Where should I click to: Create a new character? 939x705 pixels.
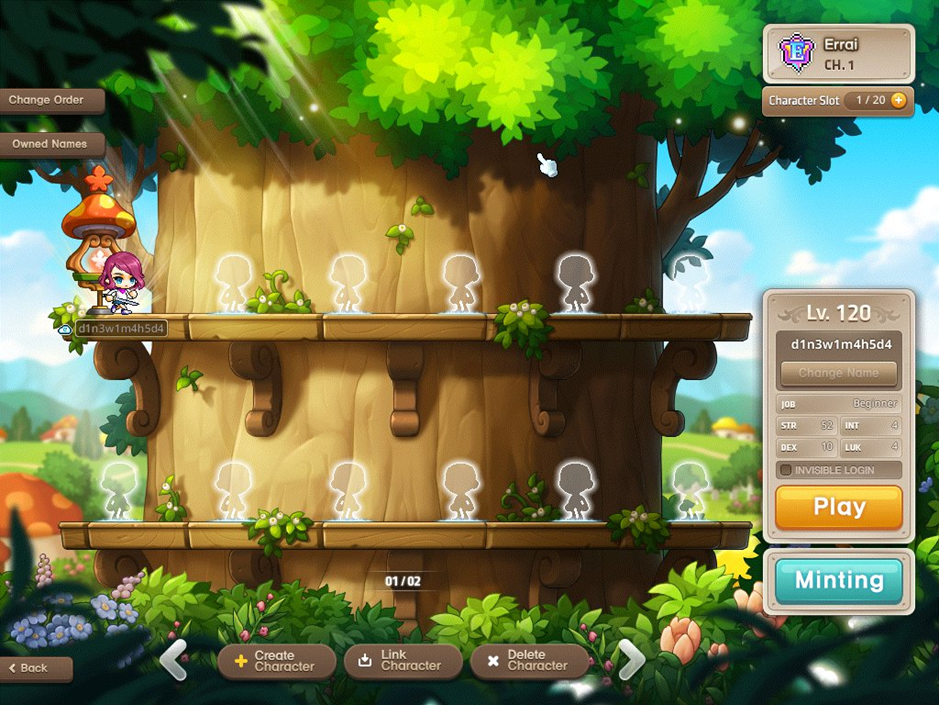[x=275, y=661]
